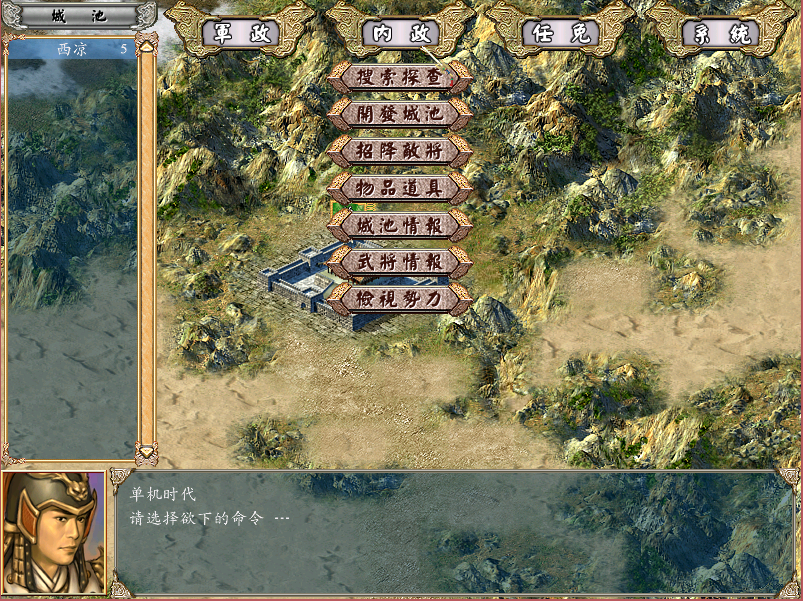Open the 物品道具 items menu
Screen dimensions: 803x601
[400, 187]
